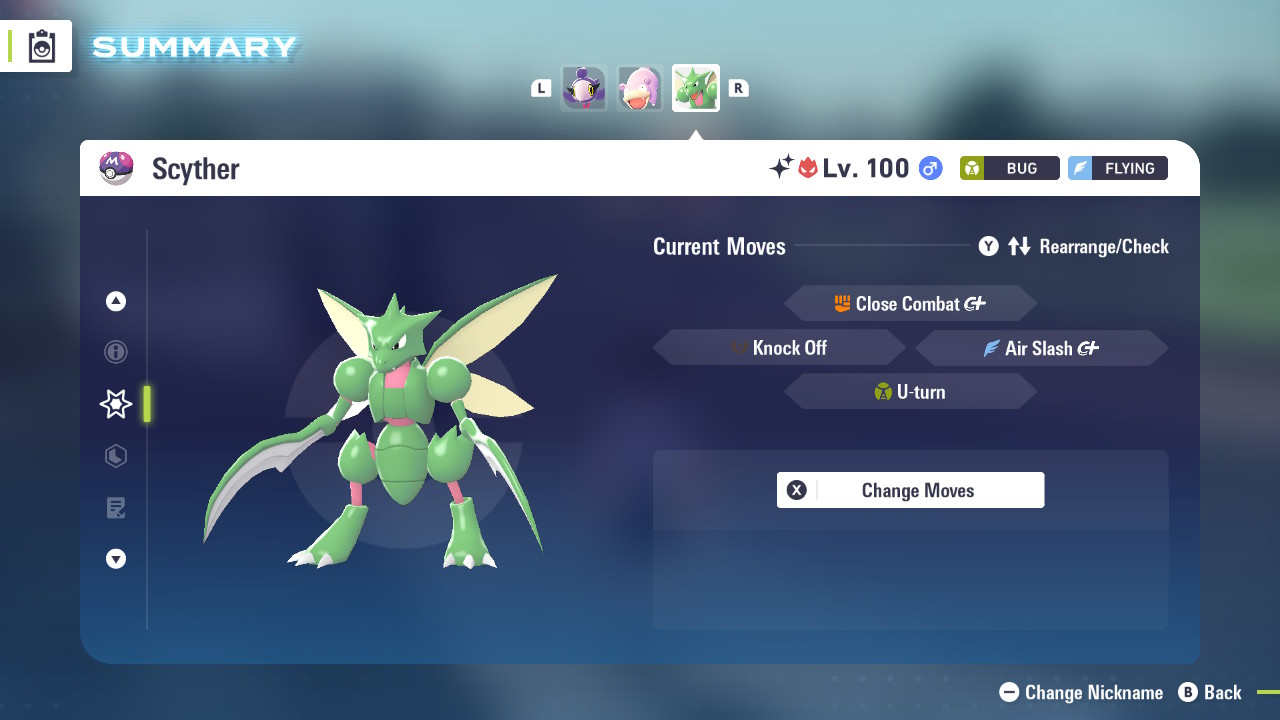Select the Knock Off move
The height and width of the screenshot is (720, 1280).
coord(780,347)
